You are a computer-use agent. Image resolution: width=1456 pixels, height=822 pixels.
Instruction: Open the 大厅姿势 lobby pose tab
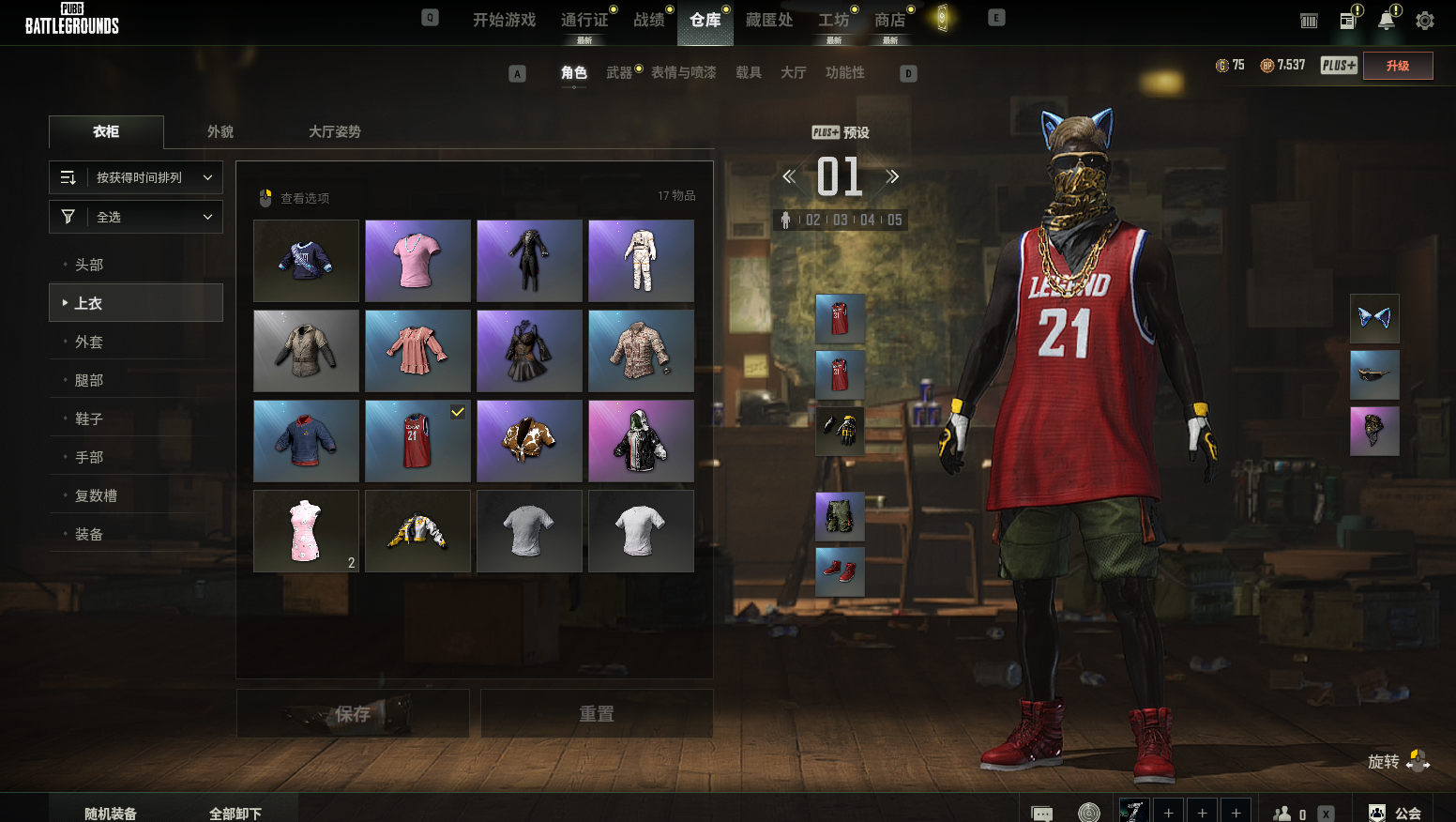pyautogui.click(x=335, y=131)
